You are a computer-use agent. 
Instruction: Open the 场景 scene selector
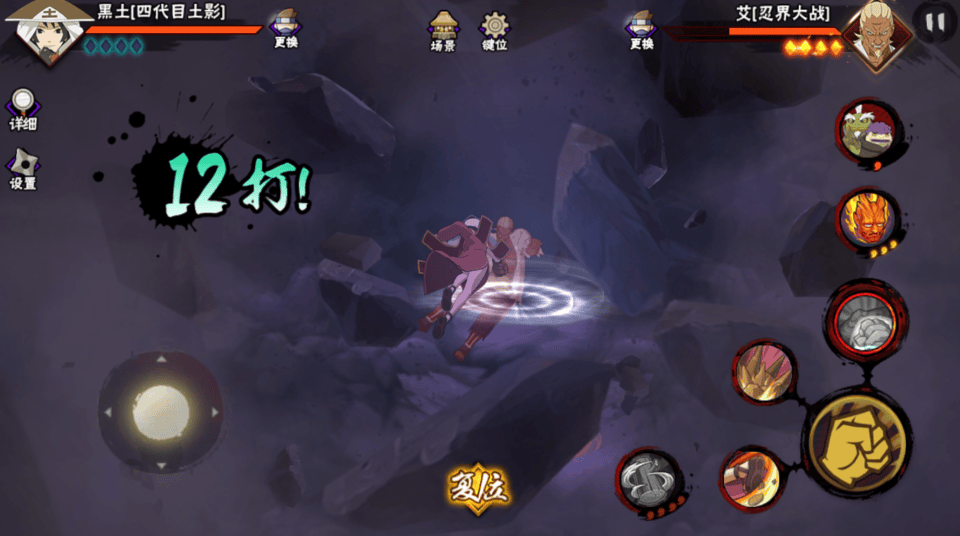coord(443,31)
